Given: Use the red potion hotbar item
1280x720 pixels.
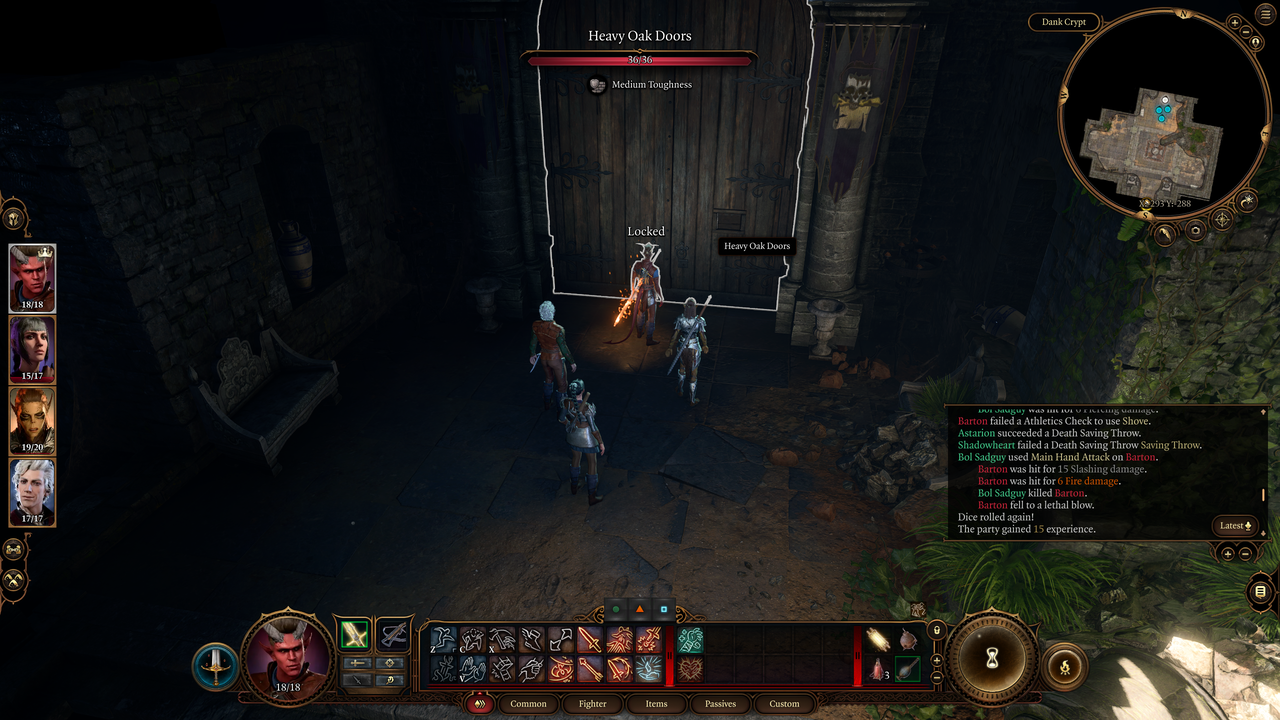Looking at the screenshot, I should [877, 669].
